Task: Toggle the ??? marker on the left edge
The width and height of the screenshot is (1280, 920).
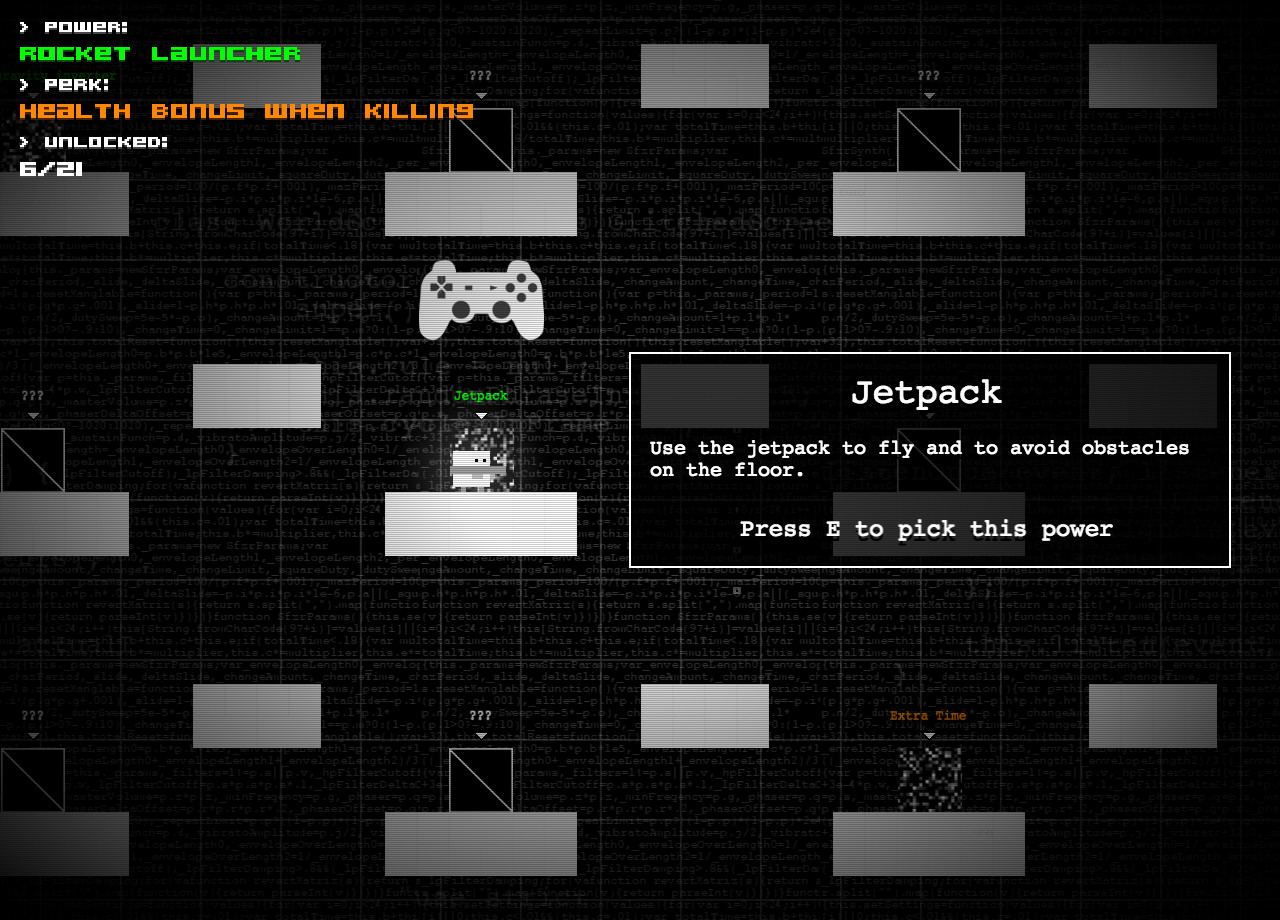Action: (32, 395)
